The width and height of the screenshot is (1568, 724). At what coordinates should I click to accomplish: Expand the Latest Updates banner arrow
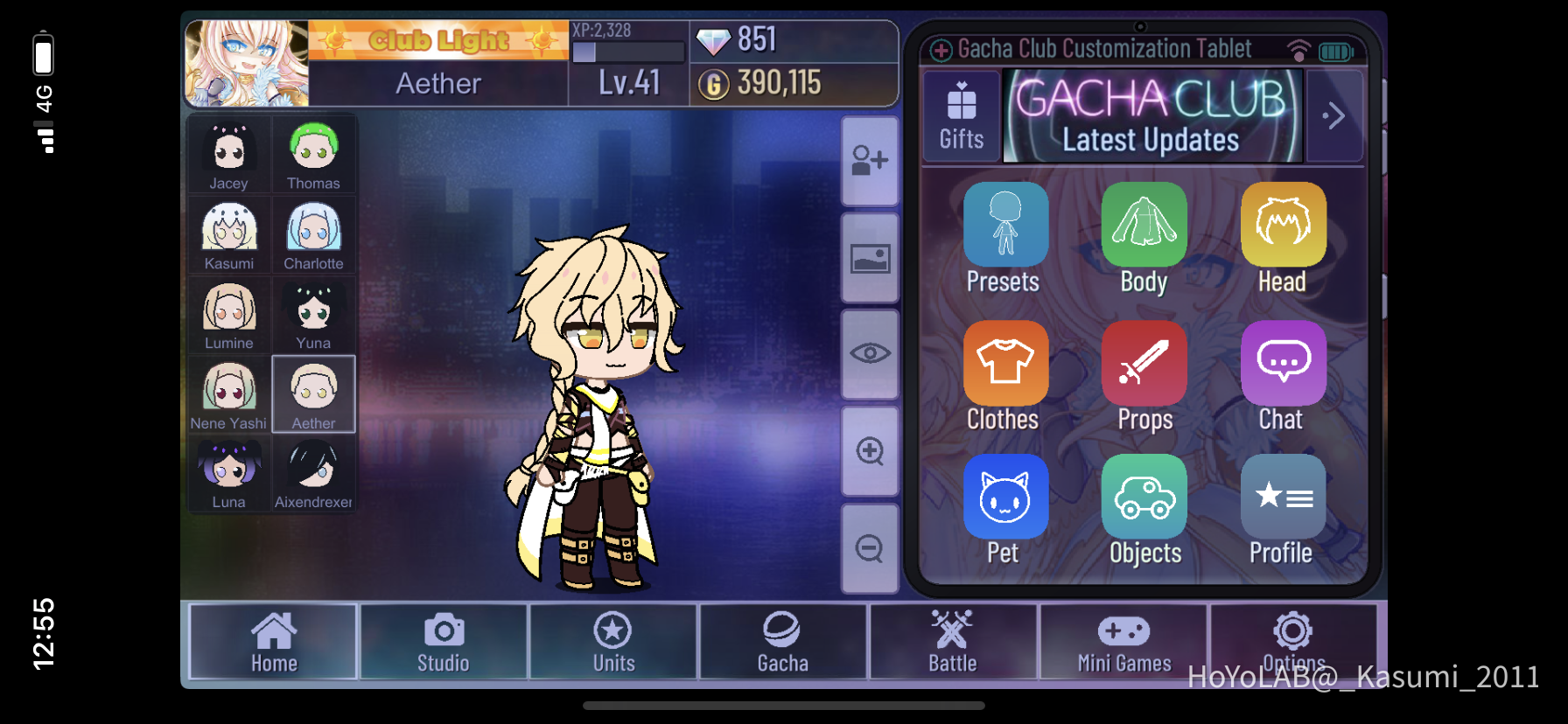1334,115
